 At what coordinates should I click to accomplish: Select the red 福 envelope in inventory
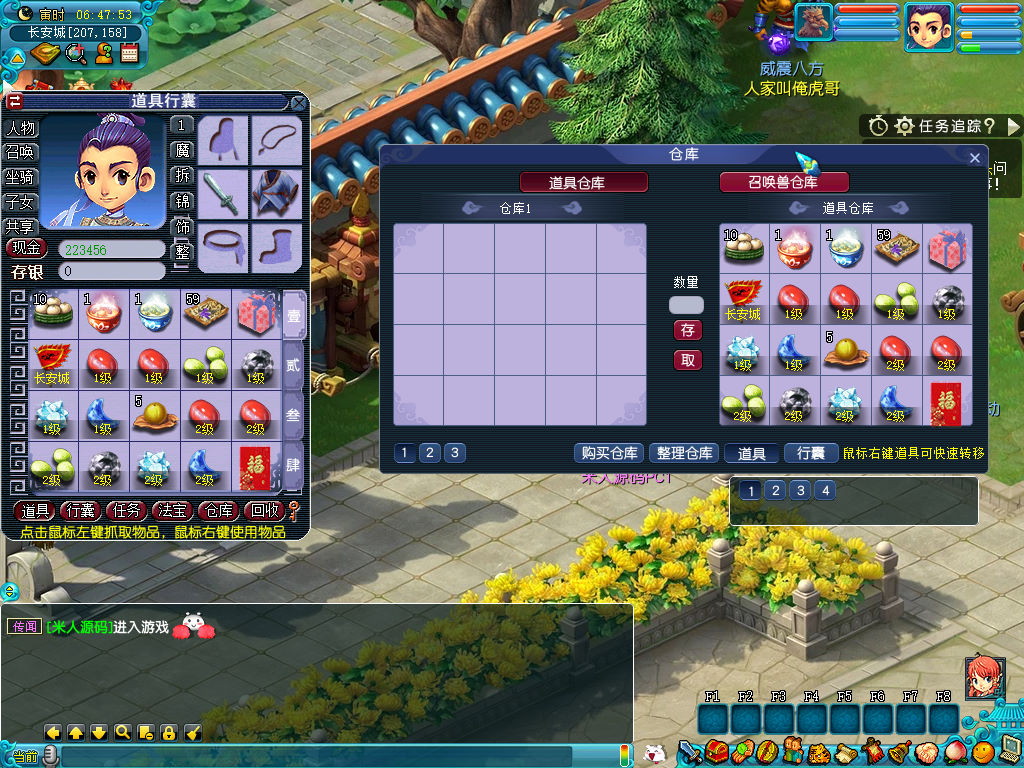coord(256,466)
